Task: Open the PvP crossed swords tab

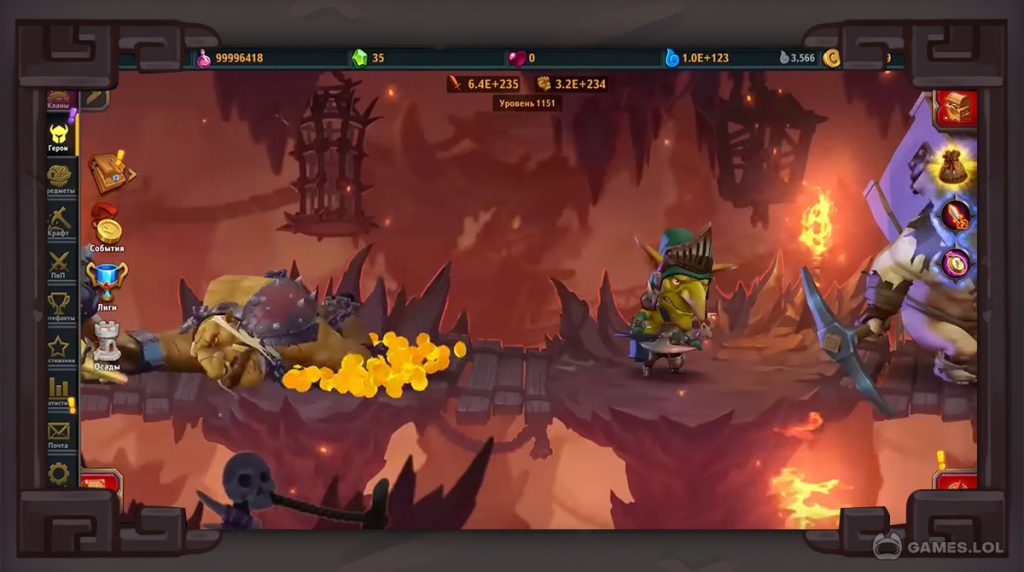Action: pos(60,265)
